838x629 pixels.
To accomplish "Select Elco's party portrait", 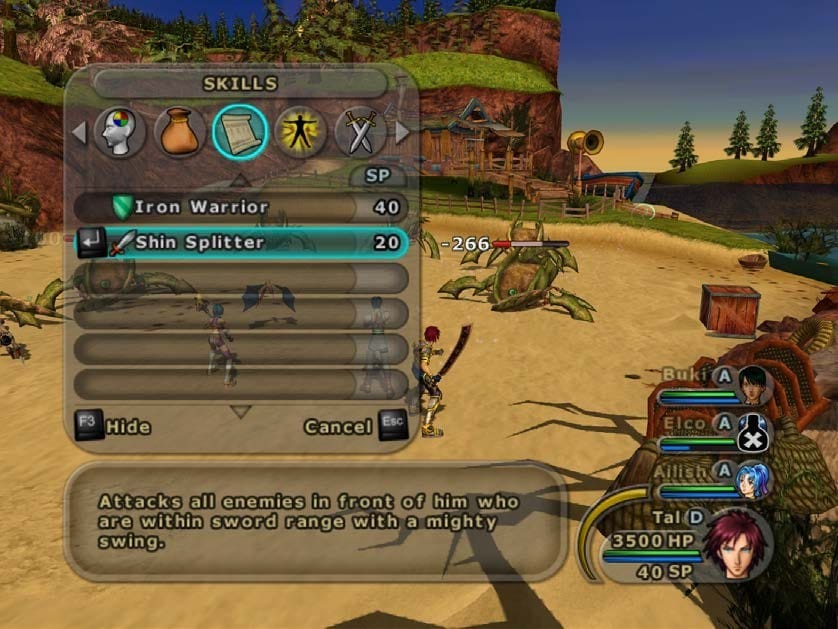I will point(754,431).
